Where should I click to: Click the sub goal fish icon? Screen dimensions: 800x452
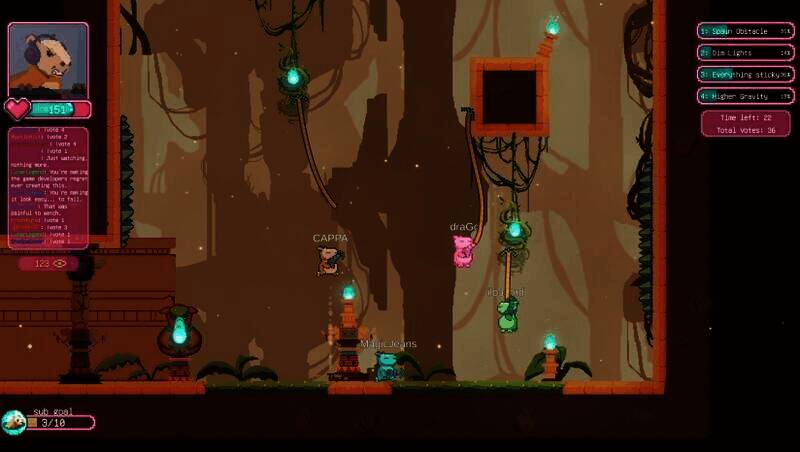[13, 423]
